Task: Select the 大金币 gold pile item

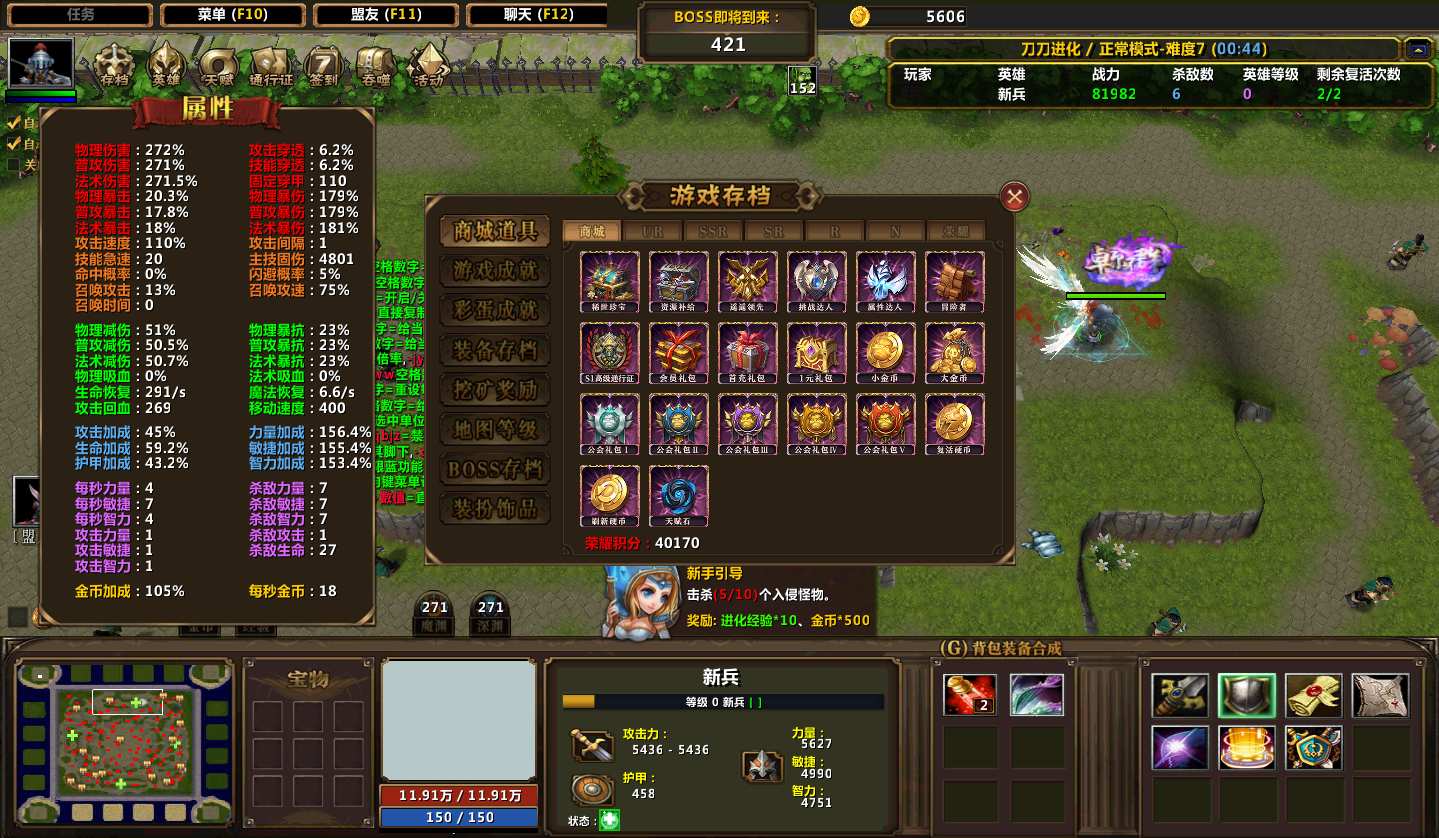Action: pyautogui.click(x=955, y=351)
